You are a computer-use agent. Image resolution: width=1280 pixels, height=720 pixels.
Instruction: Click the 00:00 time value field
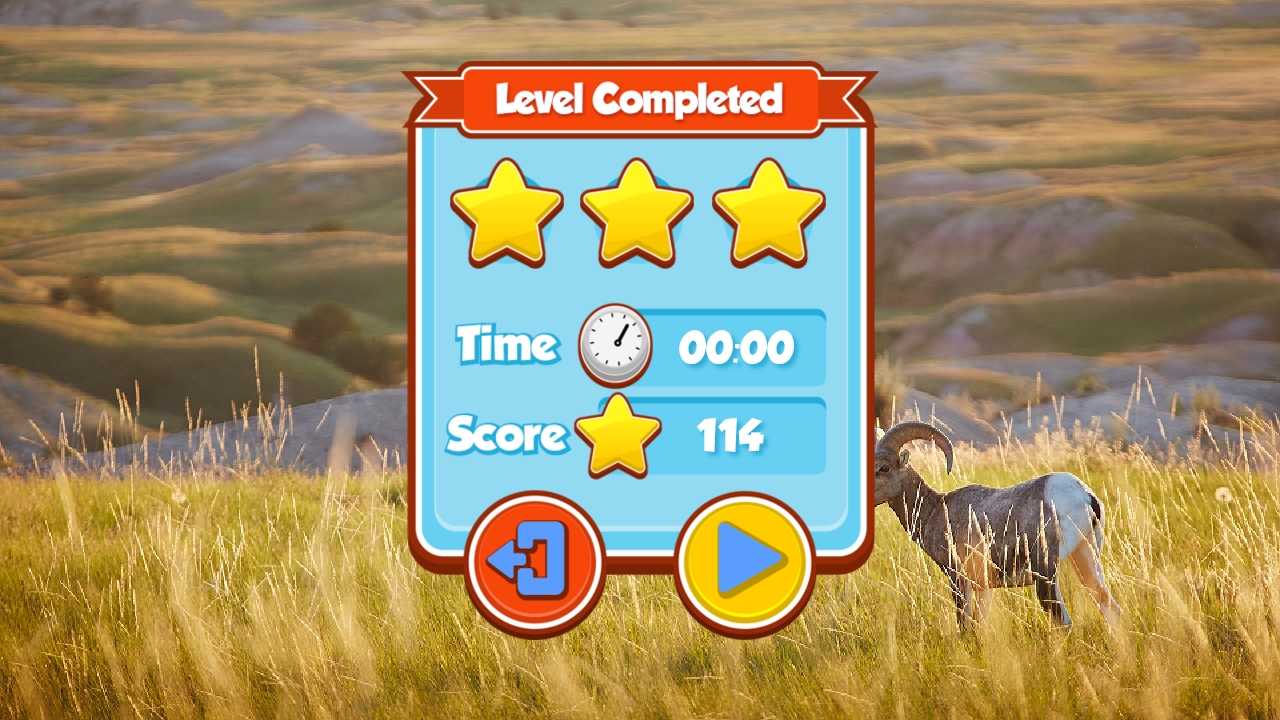(x=738, y=347)
